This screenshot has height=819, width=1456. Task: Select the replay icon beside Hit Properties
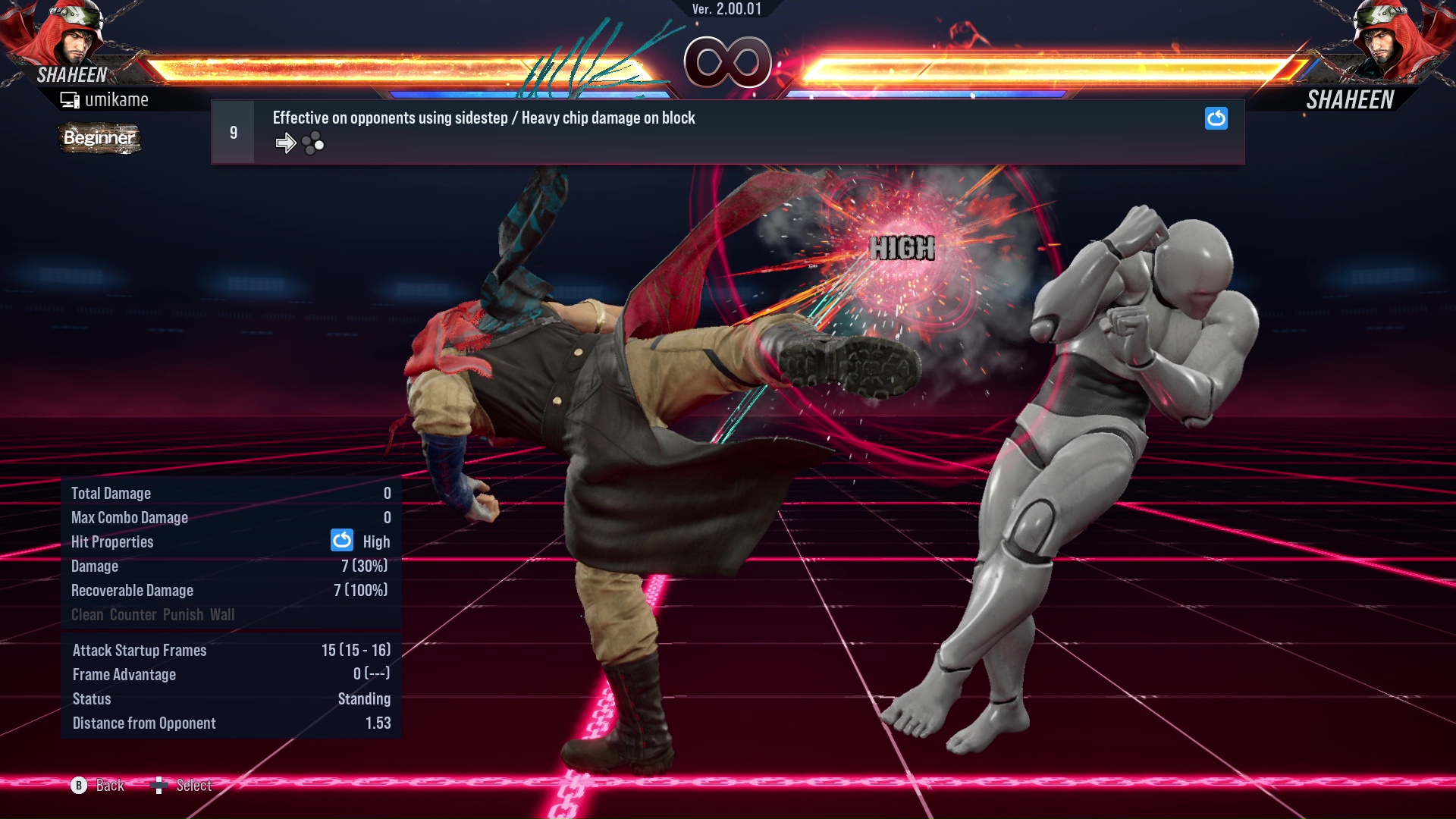coord(342,540)
